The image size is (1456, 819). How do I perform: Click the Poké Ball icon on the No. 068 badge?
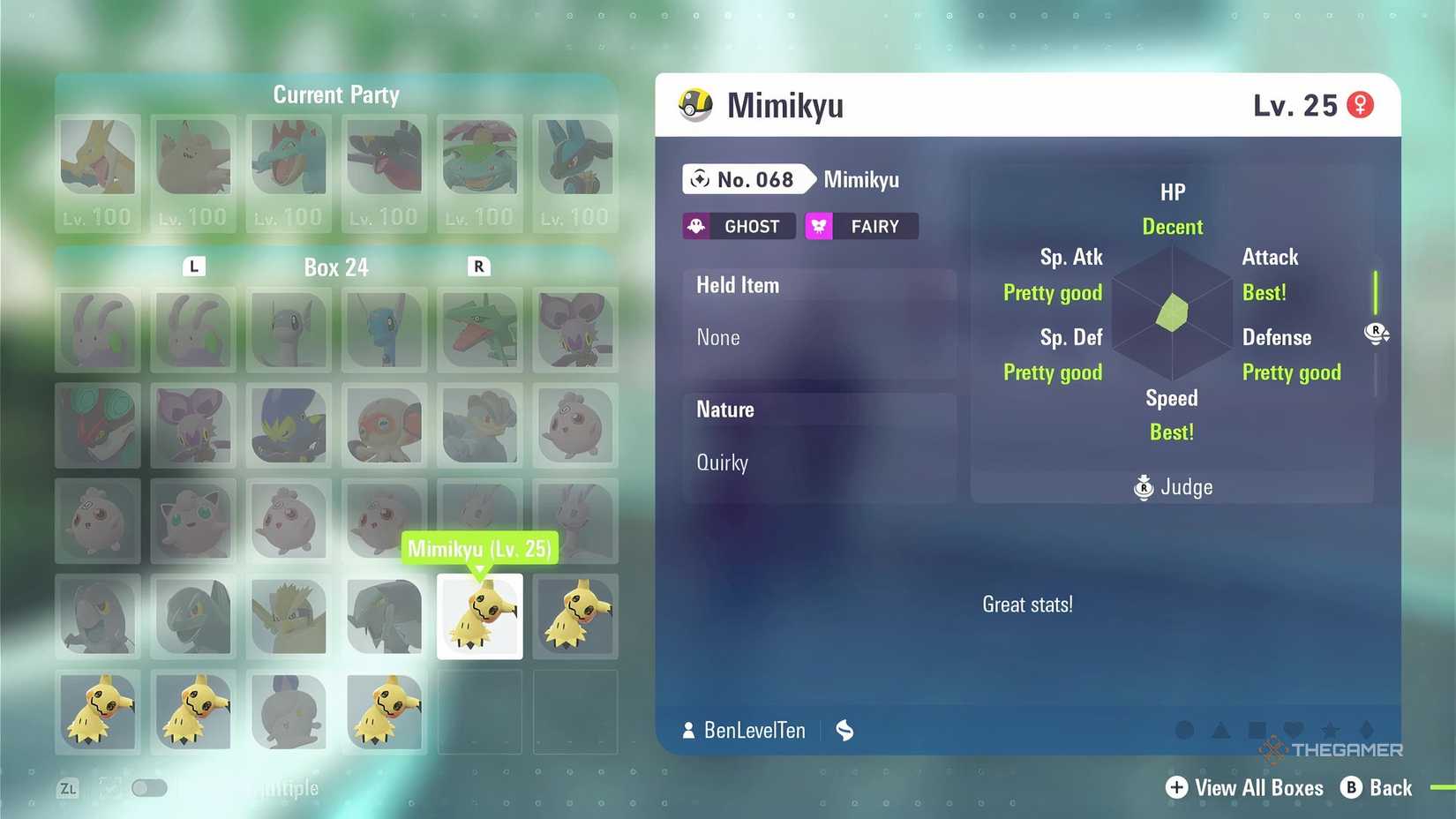pyautogui.click(x=702, y=179)
